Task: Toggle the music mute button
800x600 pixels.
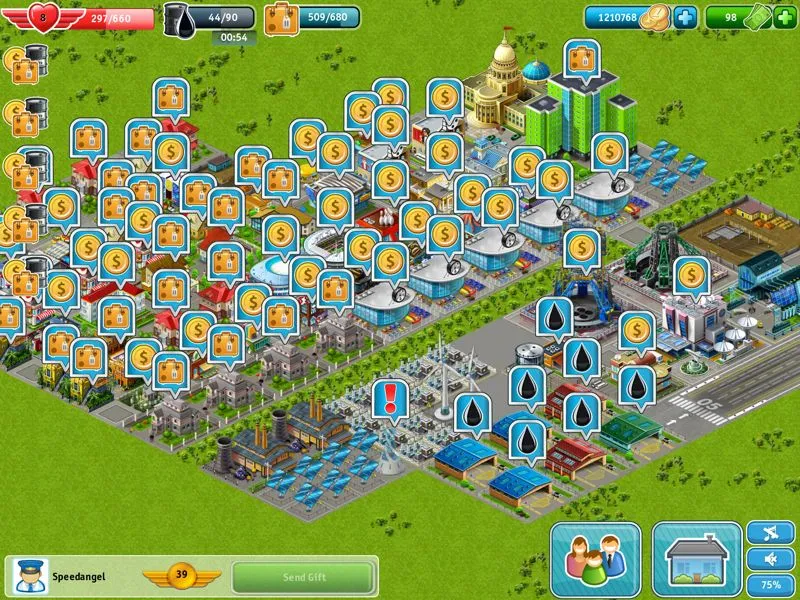Action: (x=771, y=532)
